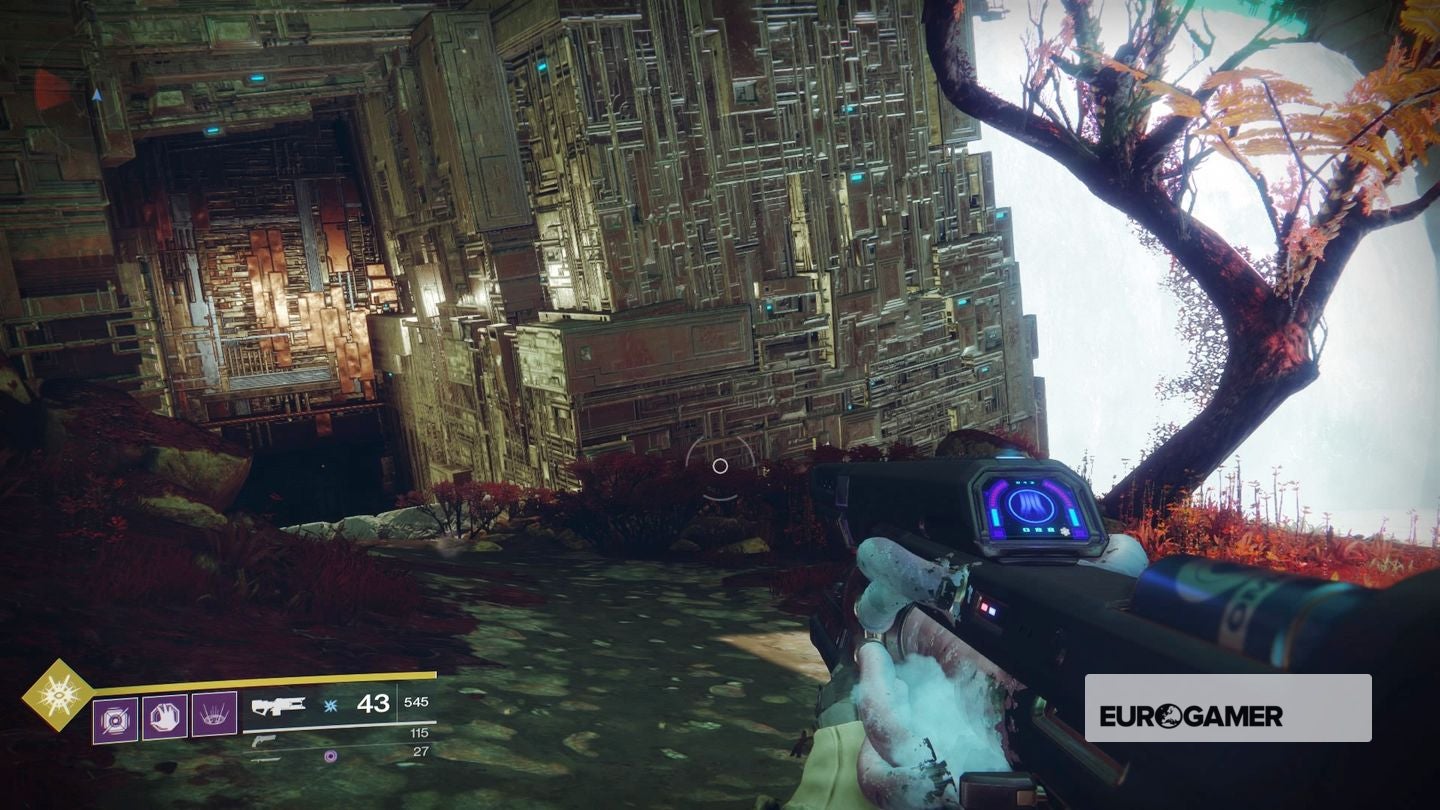Click the purple grenade ability icon
The width and height of the screenshot is (1440, 810).
click(x=113, y=718)
